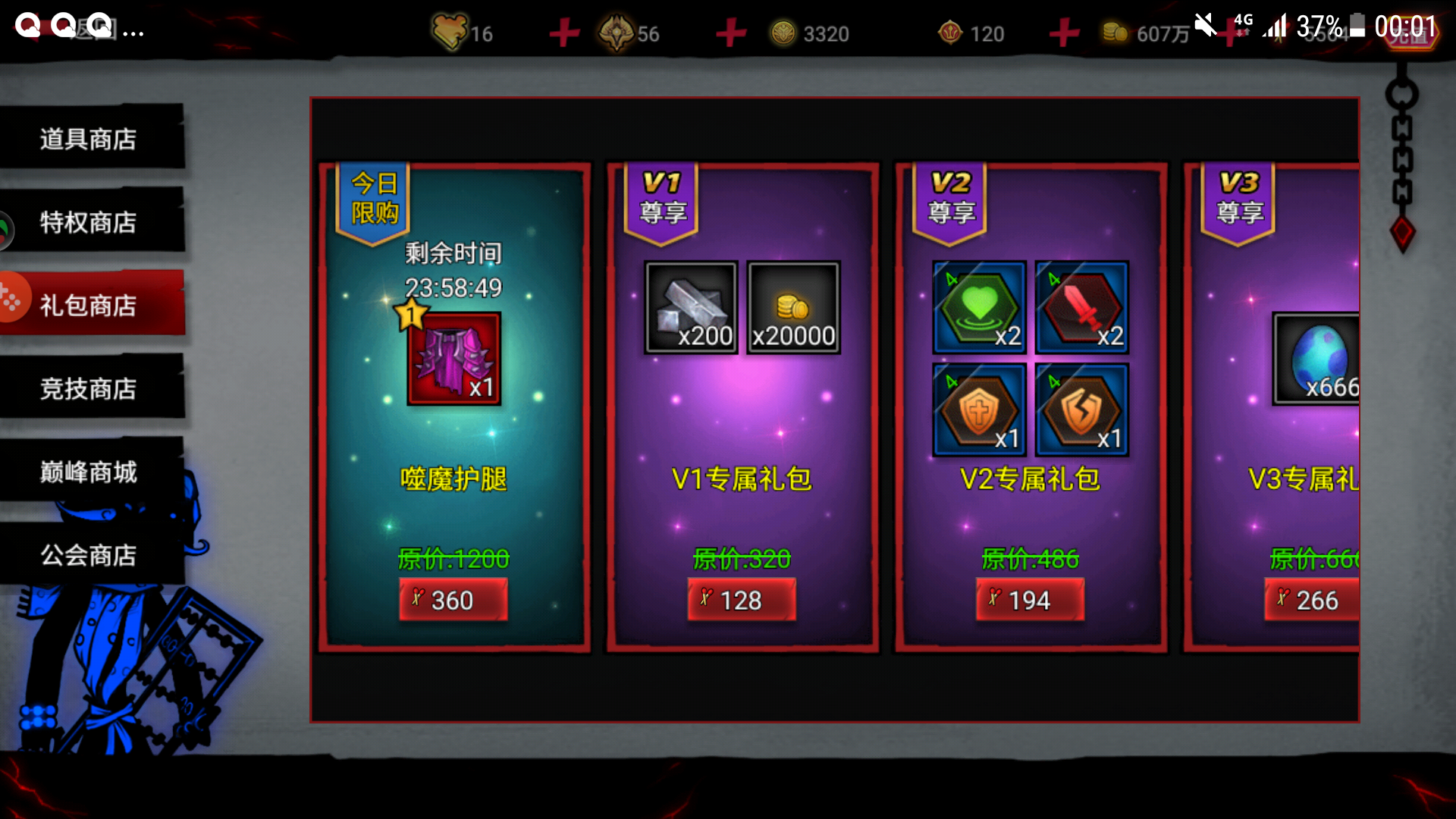The image size is (1456, 819).
Task: Click the plus beside 607万 coins
Action: [x=1064, y=33]
